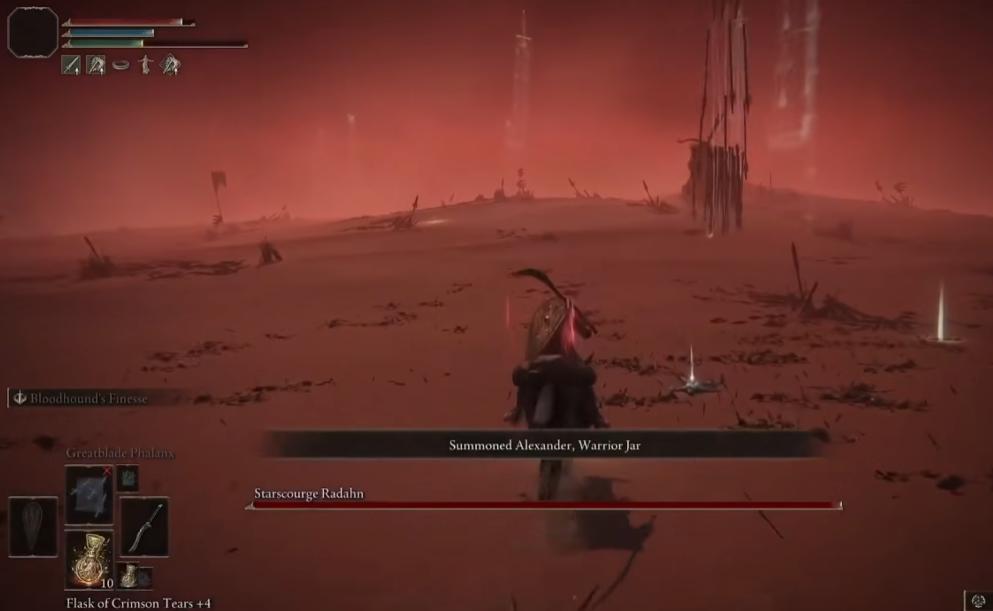Select the Flask of Crimson Tears slot
Viewport: 993px width, 611px height.
pyautogui.click(x=88, y=560)
